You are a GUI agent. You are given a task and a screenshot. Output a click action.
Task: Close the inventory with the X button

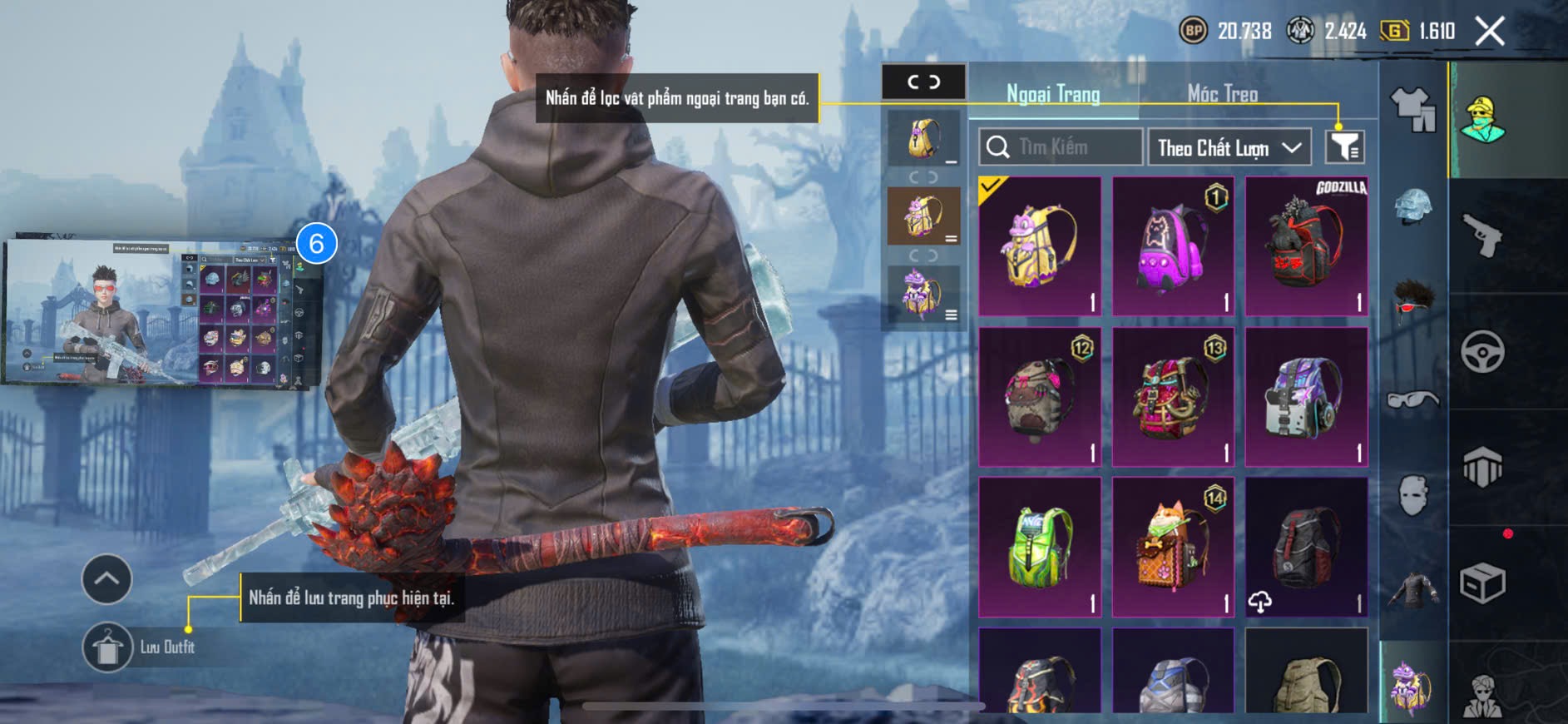click(x=1489, y=32)
